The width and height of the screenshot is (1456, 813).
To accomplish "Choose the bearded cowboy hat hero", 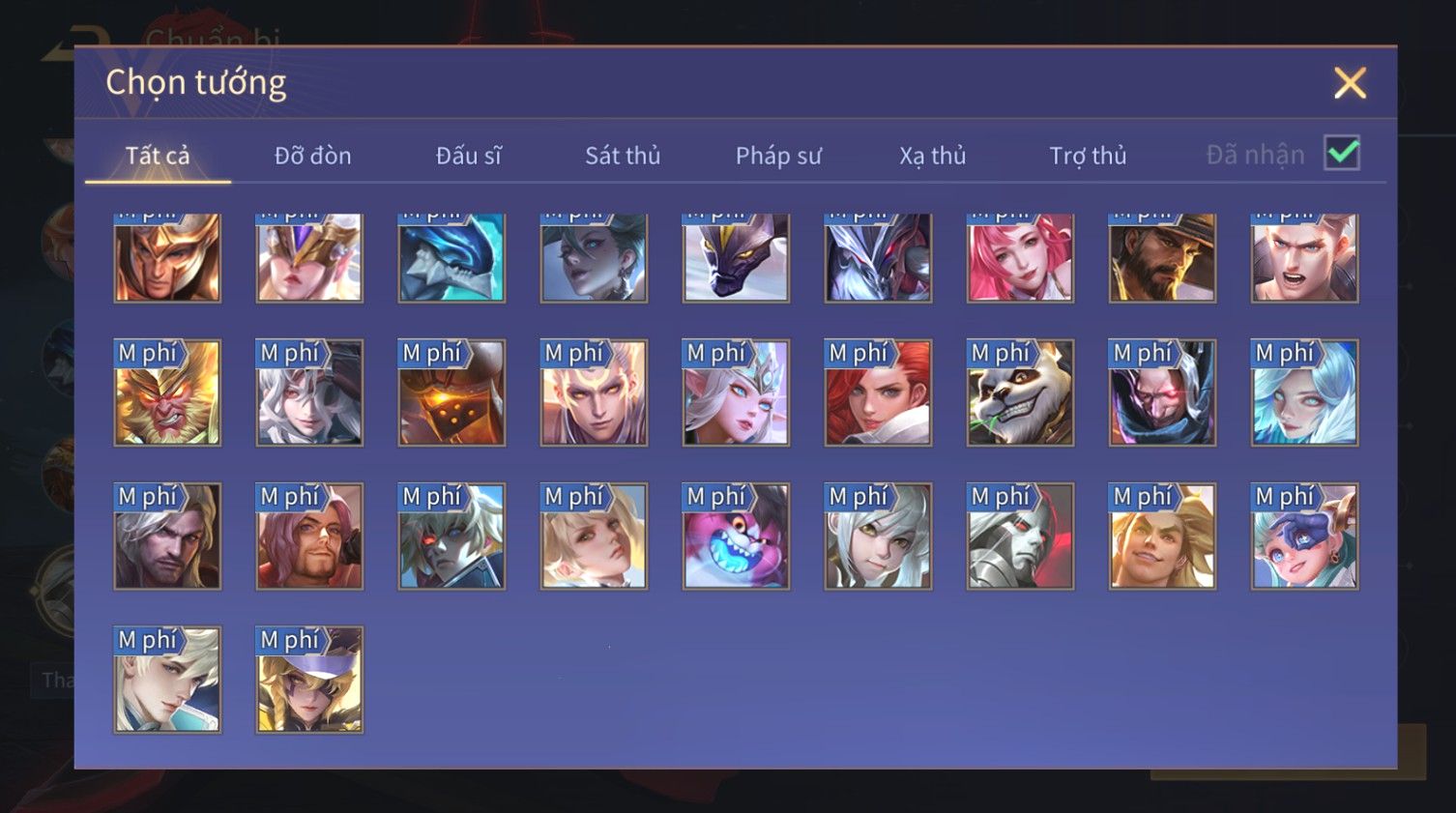I will click(x=1162, y=258).
